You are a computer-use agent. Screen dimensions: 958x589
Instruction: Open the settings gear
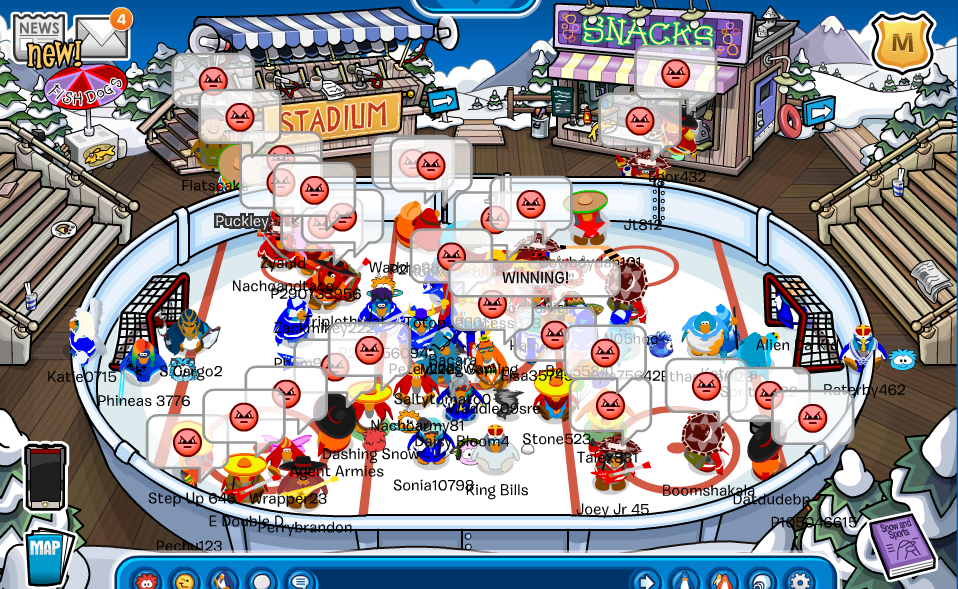point(799,581)
